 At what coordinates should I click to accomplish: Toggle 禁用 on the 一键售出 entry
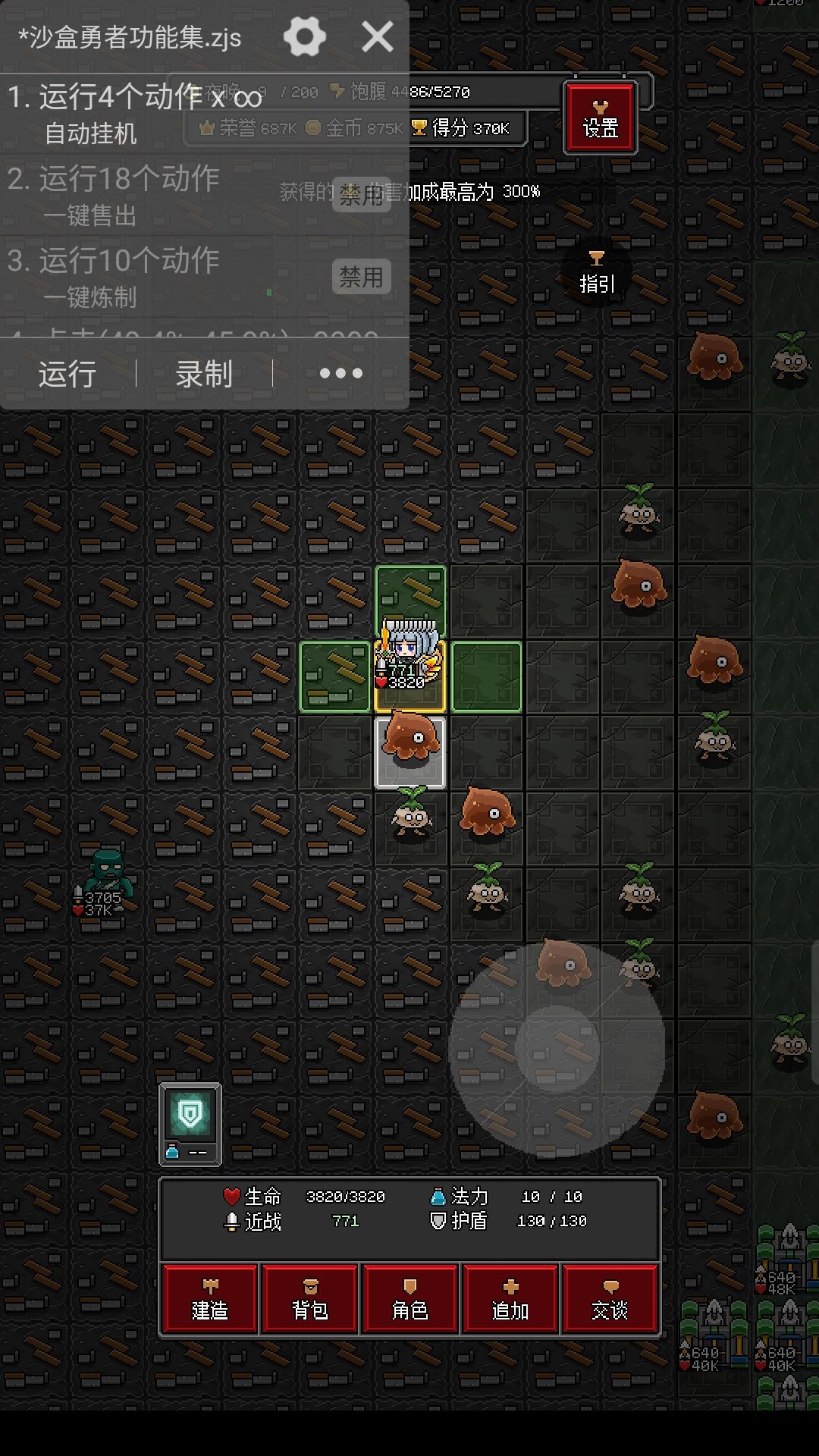(x=361, y=196)
